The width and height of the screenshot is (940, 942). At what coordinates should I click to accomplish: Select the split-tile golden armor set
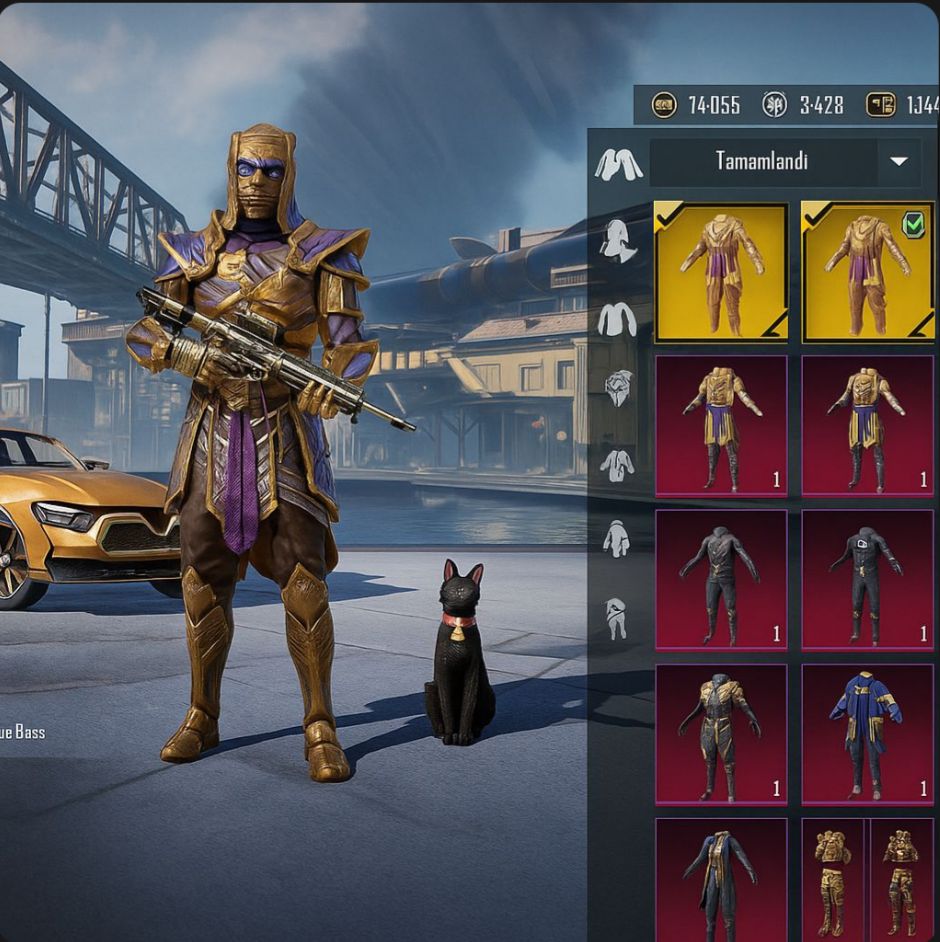coord(867,880)
